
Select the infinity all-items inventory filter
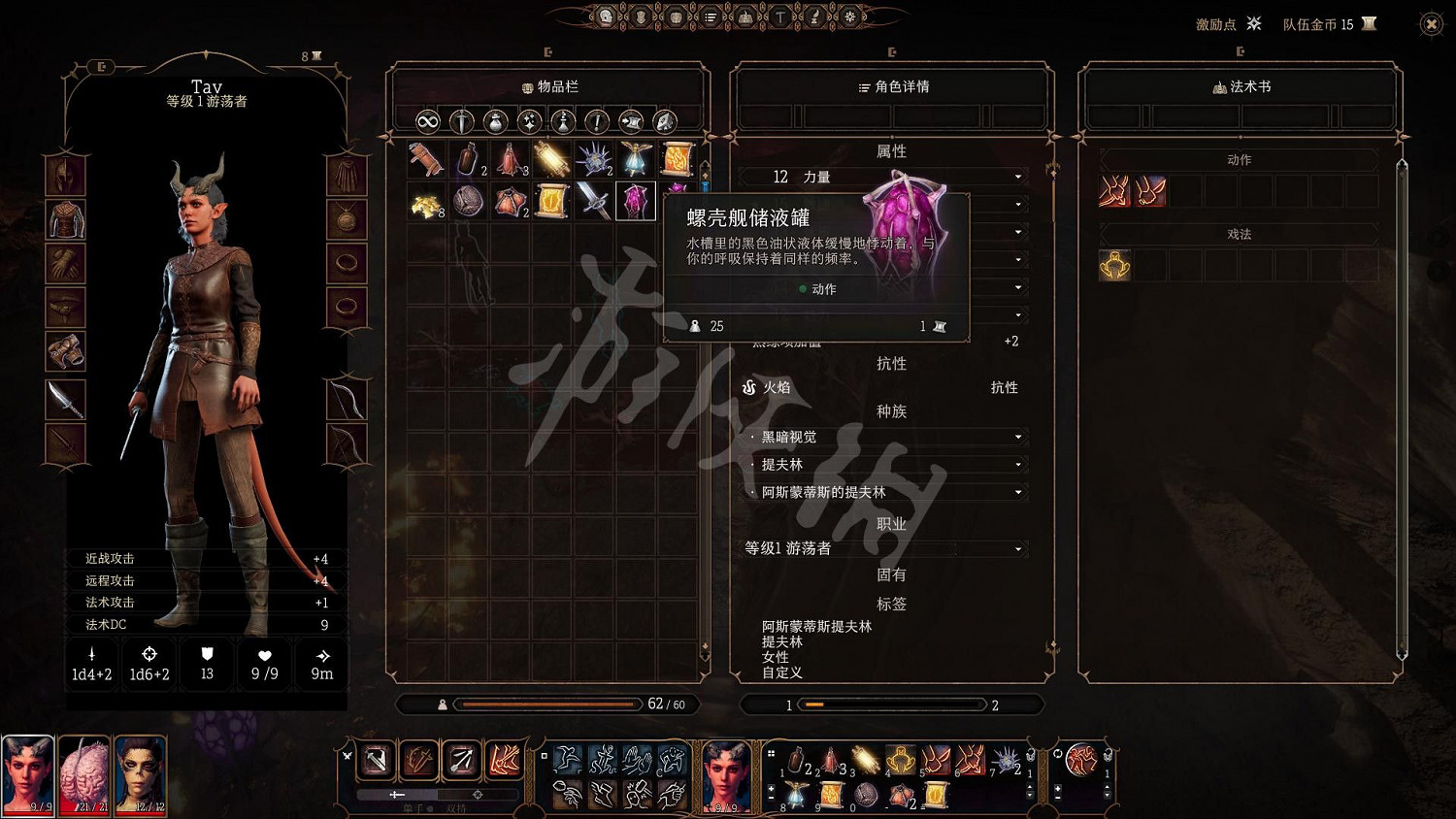pos(427,121)
